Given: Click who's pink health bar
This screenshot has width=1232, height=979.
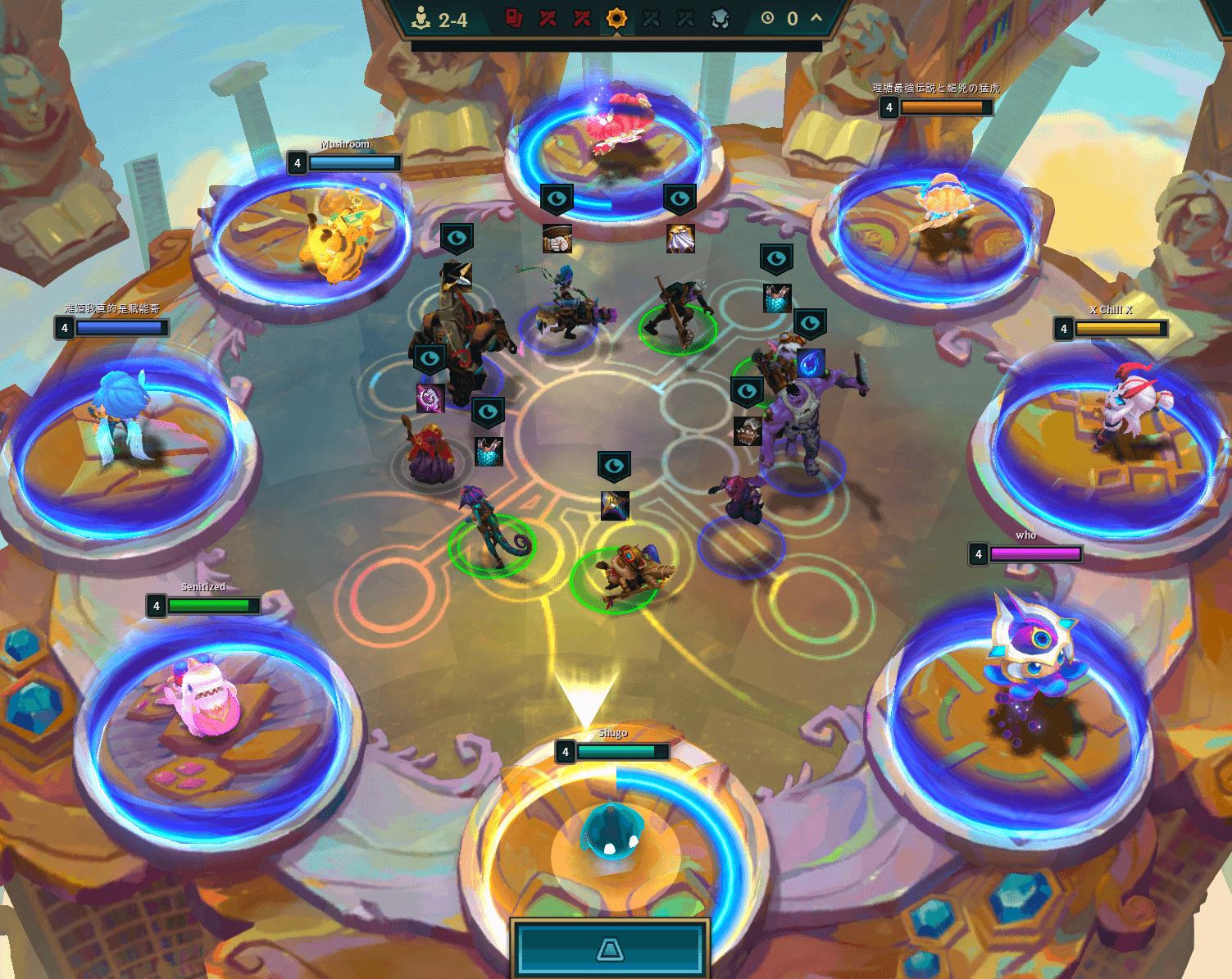Looking at the screenshot, I should click(1037, 554).
